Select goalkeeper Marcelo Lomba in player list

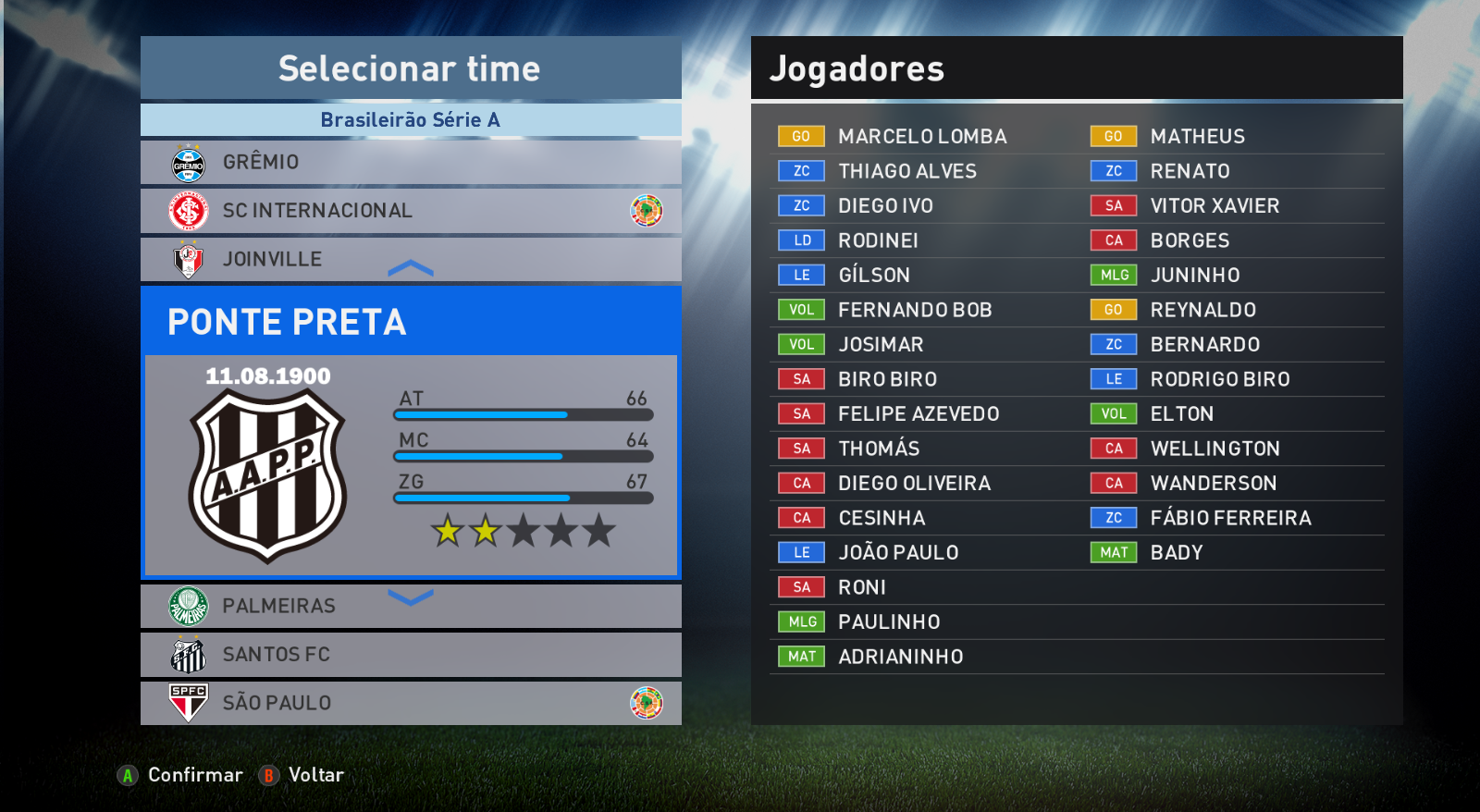(921, 137)
